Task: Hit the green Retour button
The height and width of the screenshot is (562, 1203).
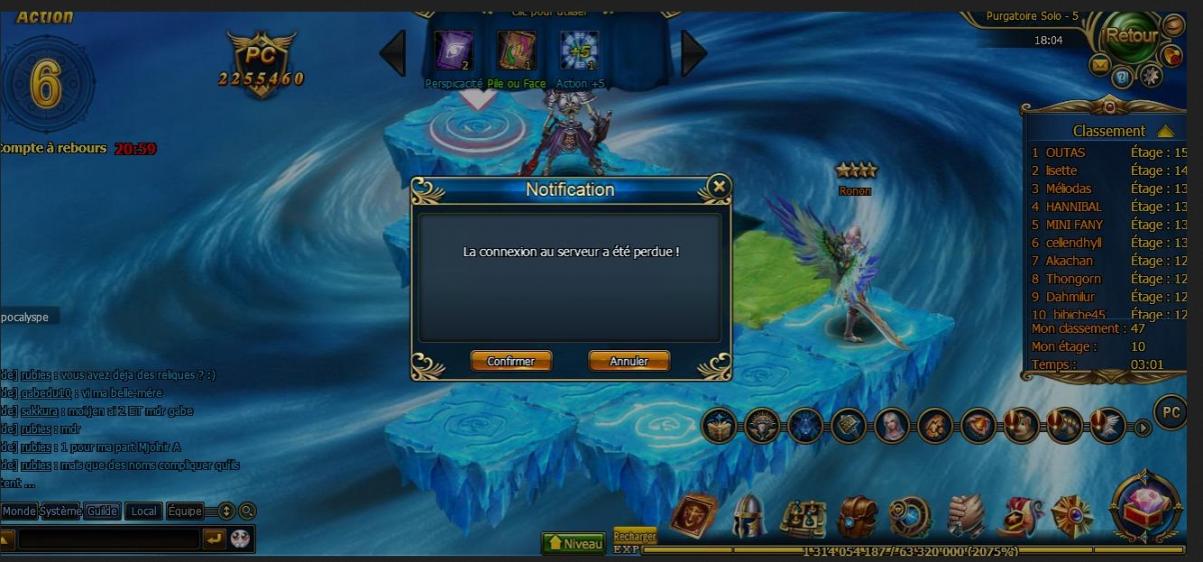Action: 1131,36
